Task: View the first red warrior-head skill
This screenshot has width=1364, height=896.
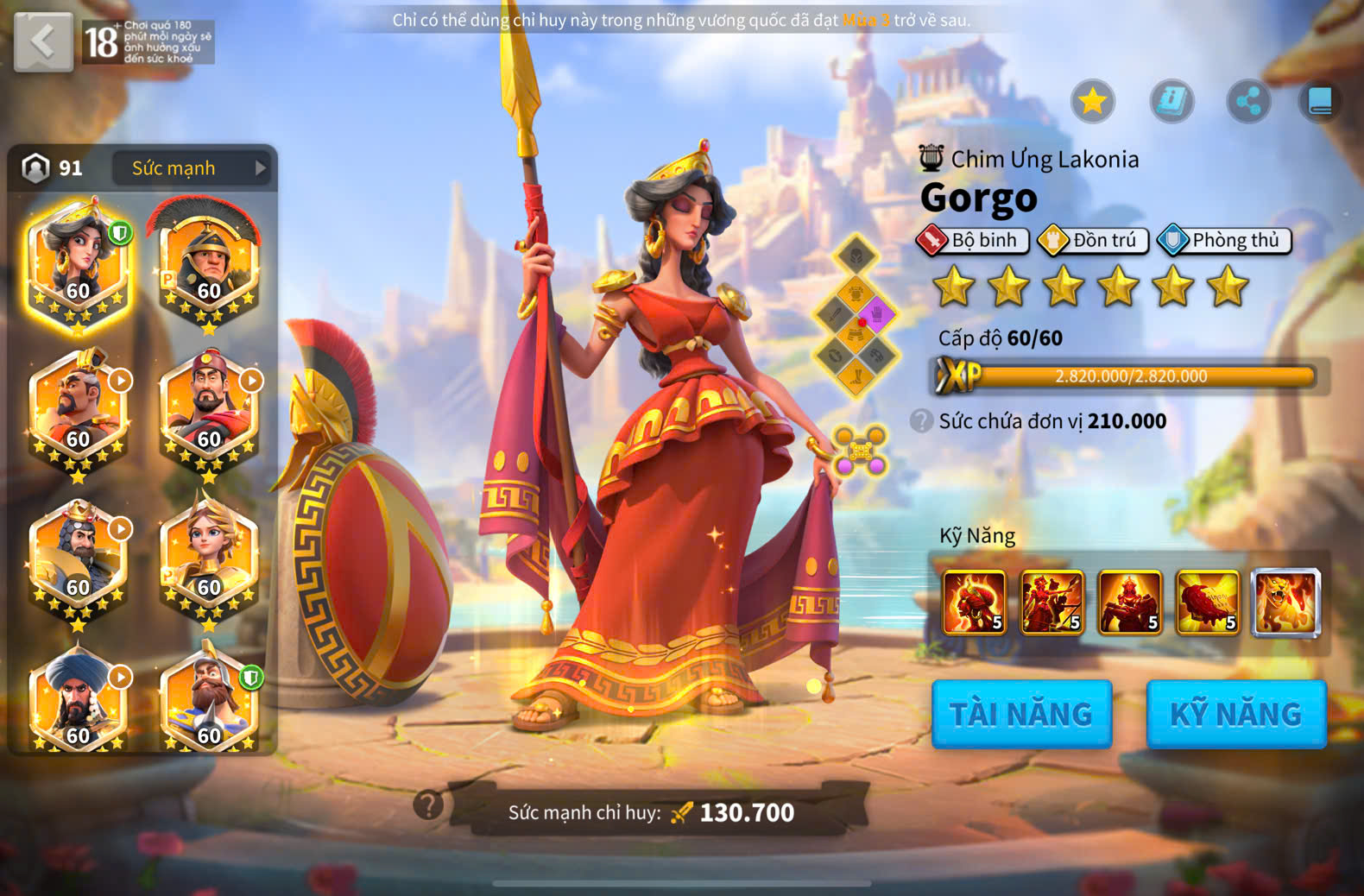Action: coord(975,603)
